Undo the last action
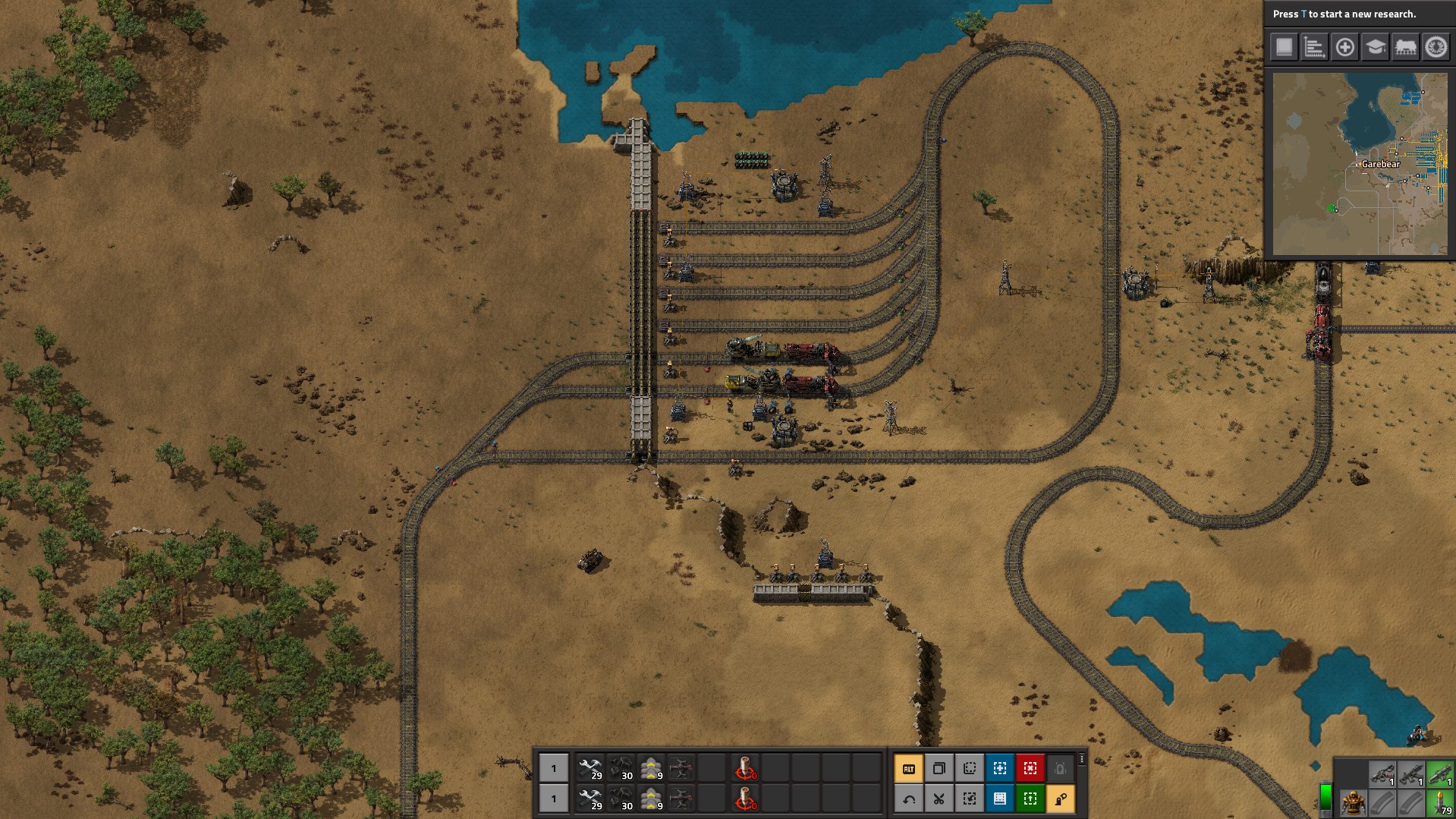This screenshot has height=819, width=1456. (x=908, y=799)
